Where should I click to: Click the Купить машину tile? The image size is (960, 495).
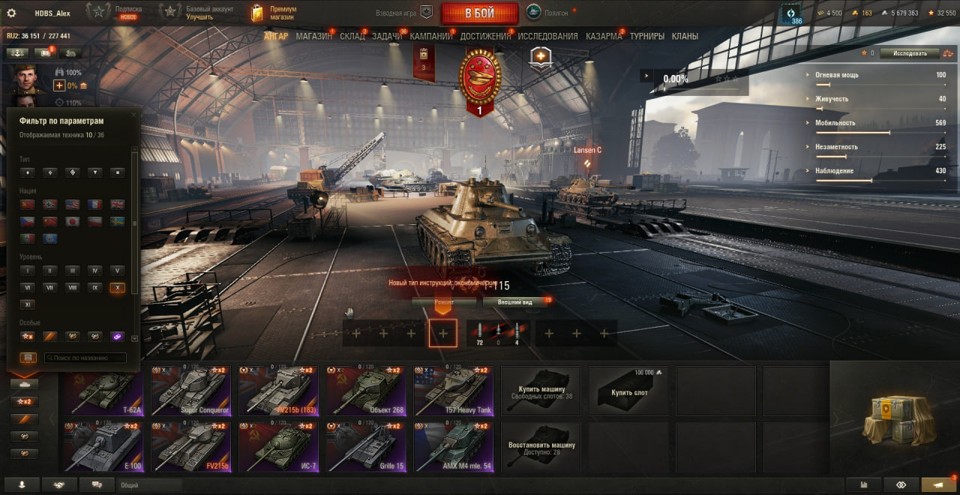tap(541, 389)
